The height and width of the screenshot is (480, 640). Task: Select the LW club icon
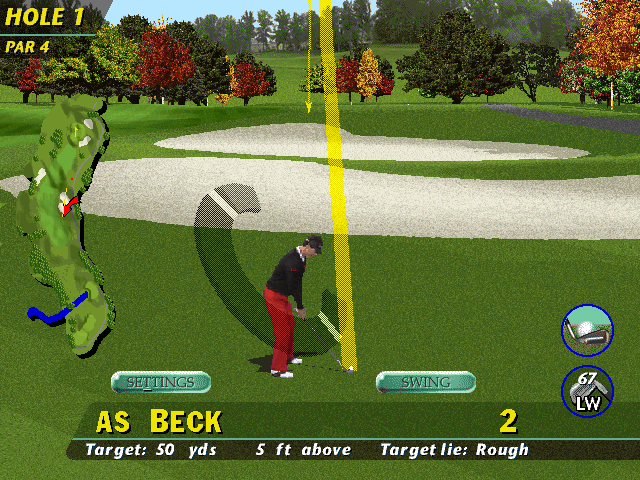coord(587,392)
